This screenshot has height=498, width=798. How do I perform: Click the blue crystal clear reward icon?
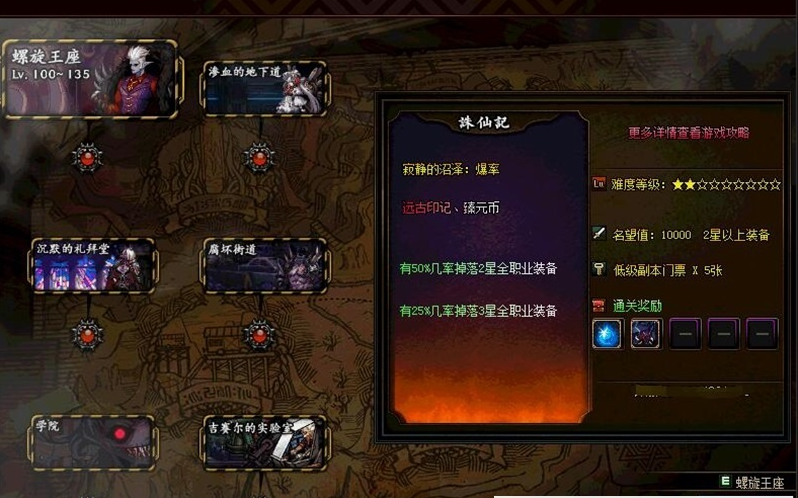point(607,334)
